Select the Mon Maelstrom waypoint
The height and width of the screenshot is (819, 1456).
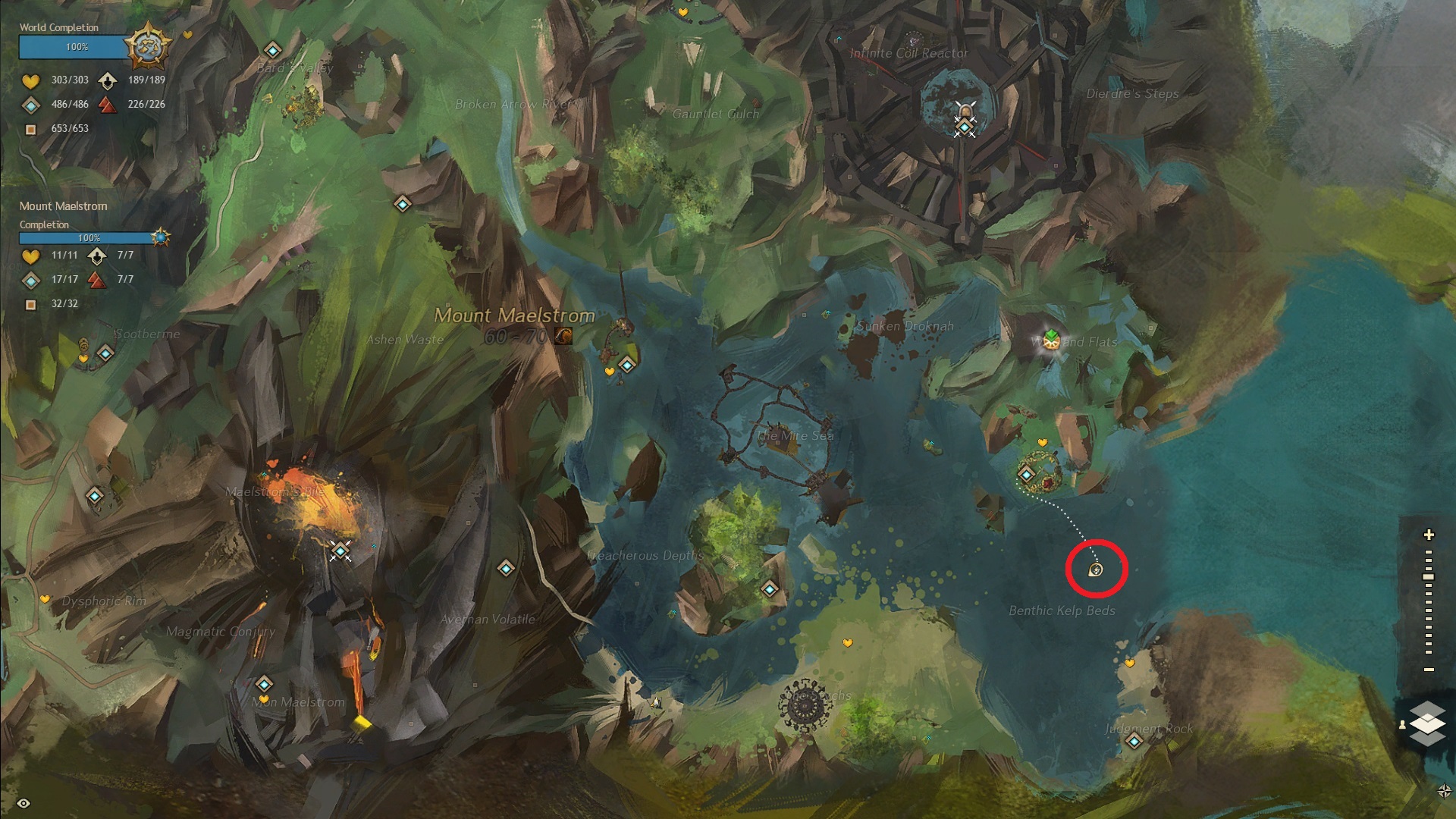click(x=264, y=684)
